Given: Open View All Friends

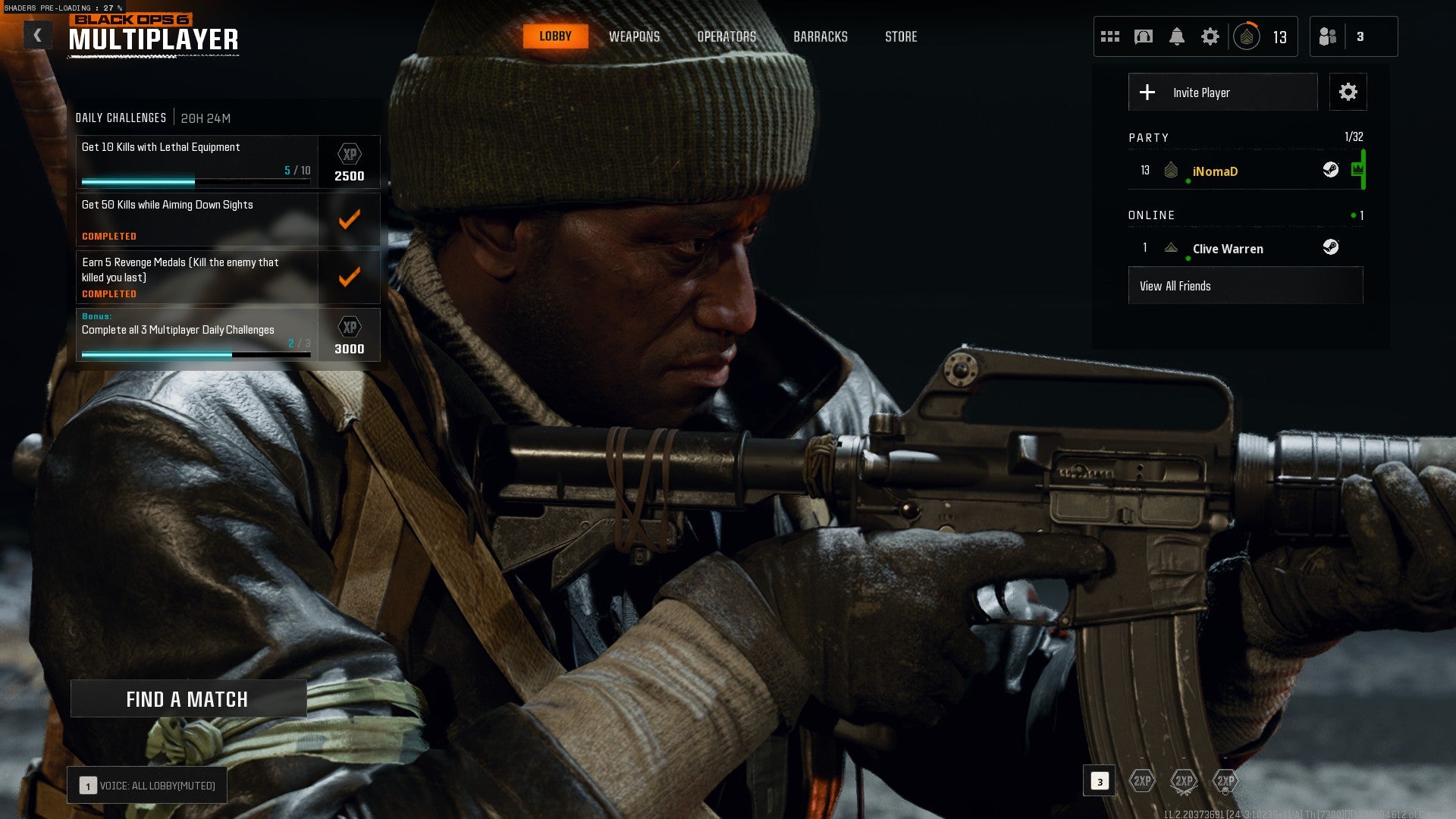Looking at the screenshot, I should pos(1244,286).
